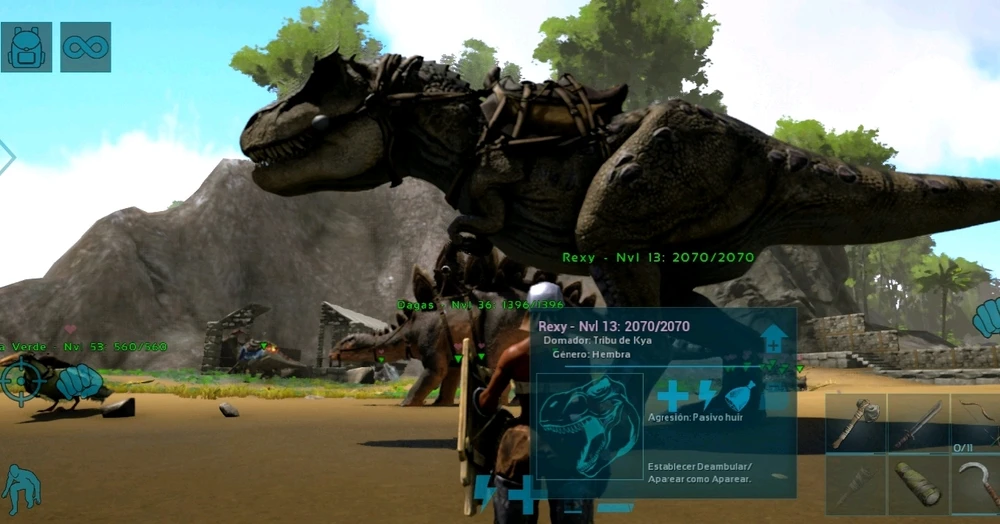Click Rexy's level-up arrow icon

[774, 338]
